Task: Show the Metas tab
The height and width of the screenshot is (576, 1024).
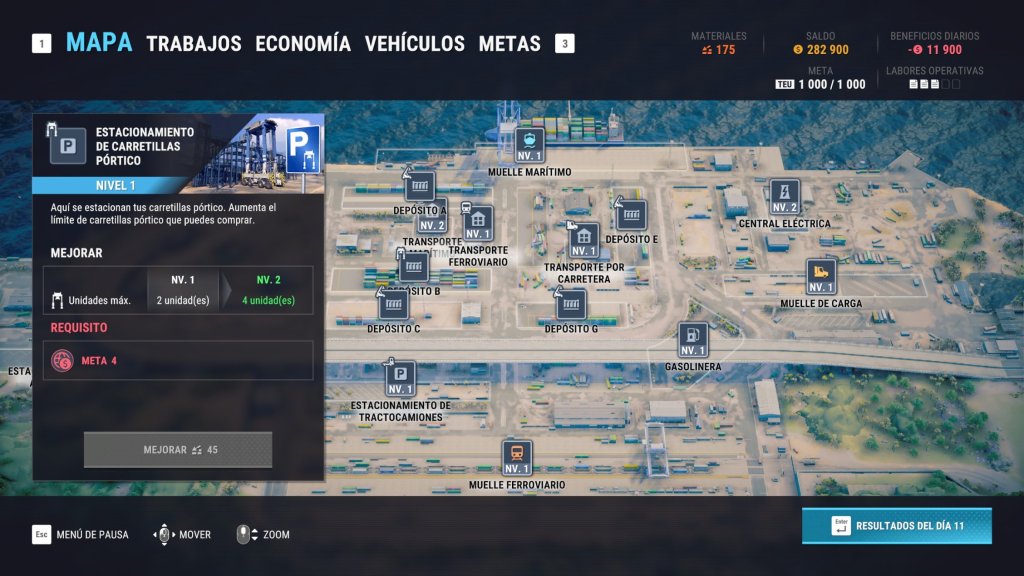Action: pyautogui.click(x=509, y=44)
